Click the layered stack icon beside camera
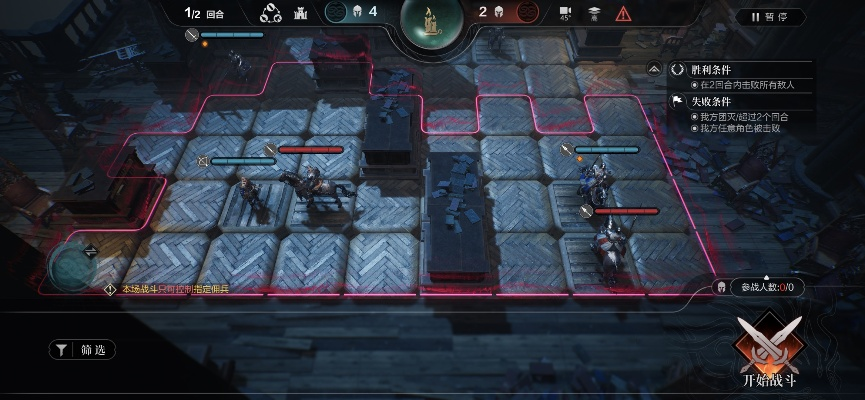The image size is (865, 400). tap(594, 14)
